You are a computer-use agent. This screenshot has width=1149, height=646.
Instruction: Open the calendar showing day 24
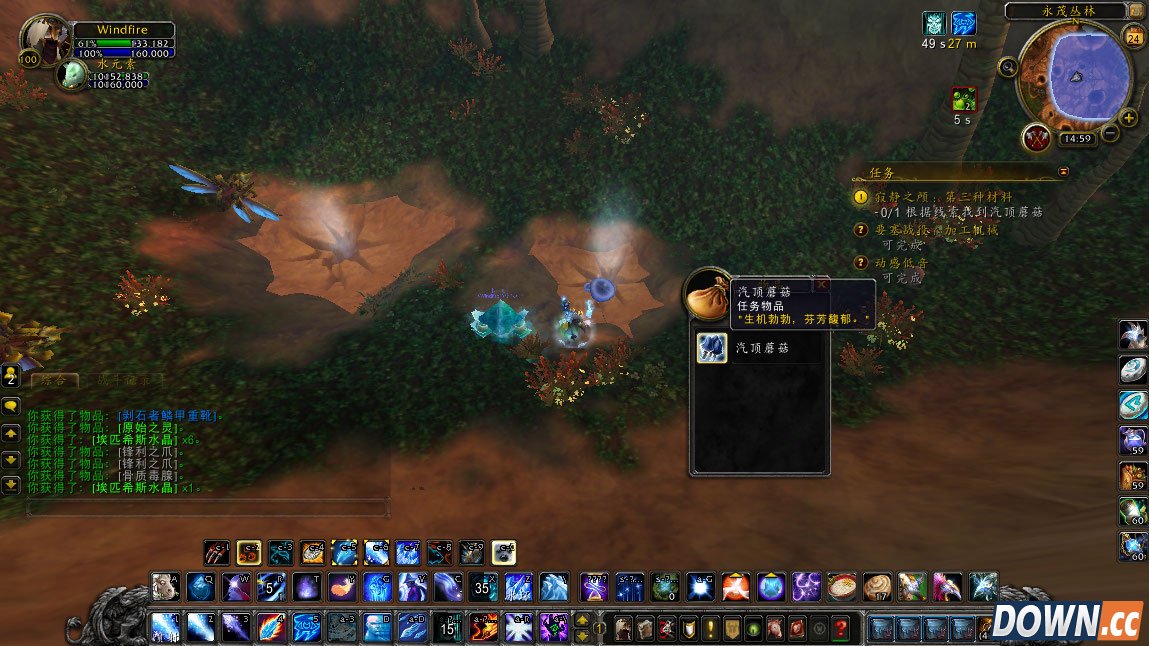pyautogui.click(x=1134, y=38)
